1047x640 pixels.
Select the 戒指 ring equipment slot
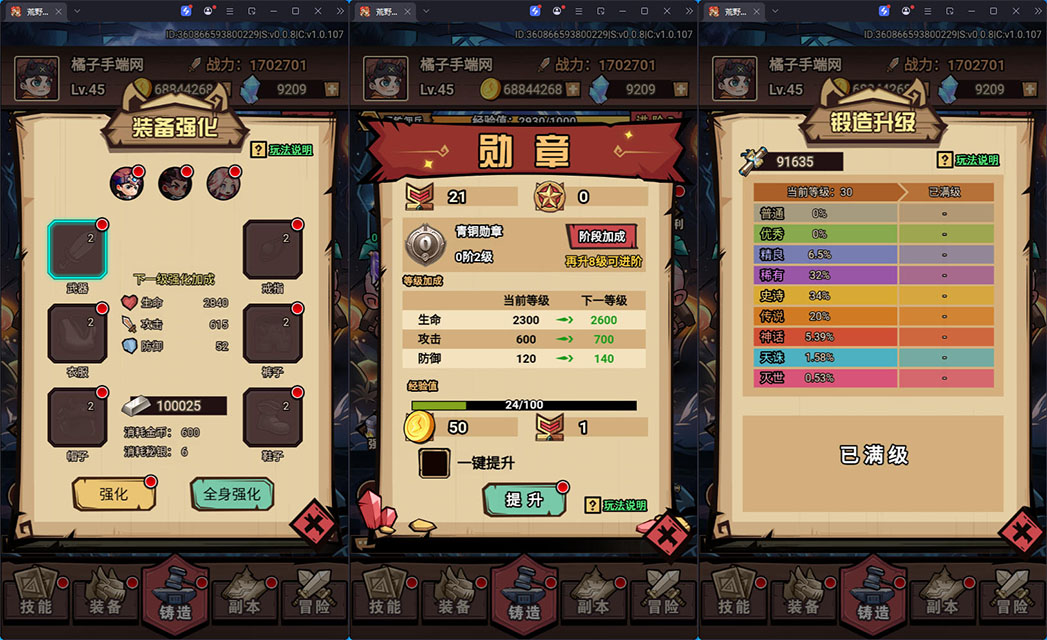[272, 249]
